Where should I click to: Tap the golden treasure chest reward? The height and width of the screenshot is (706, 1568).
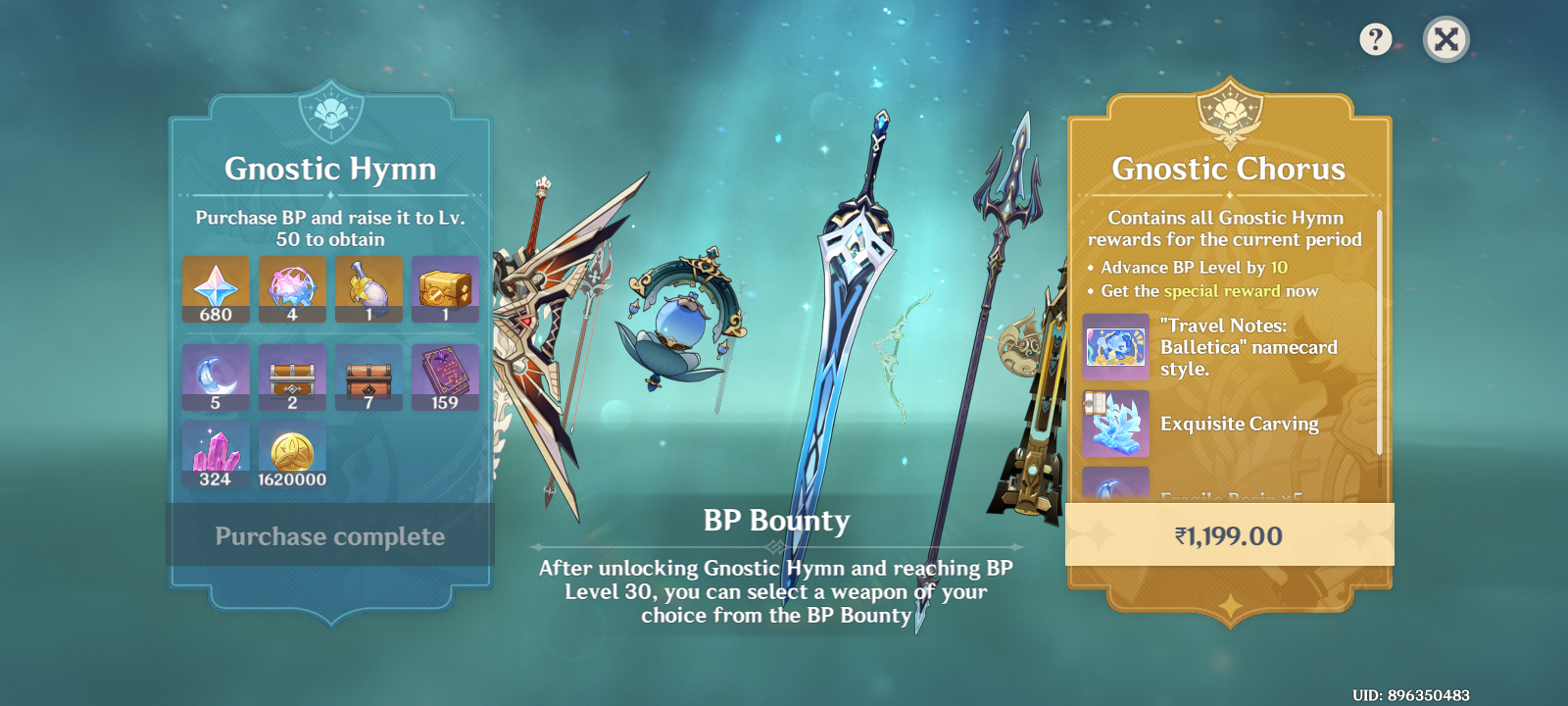coord(445,289)
